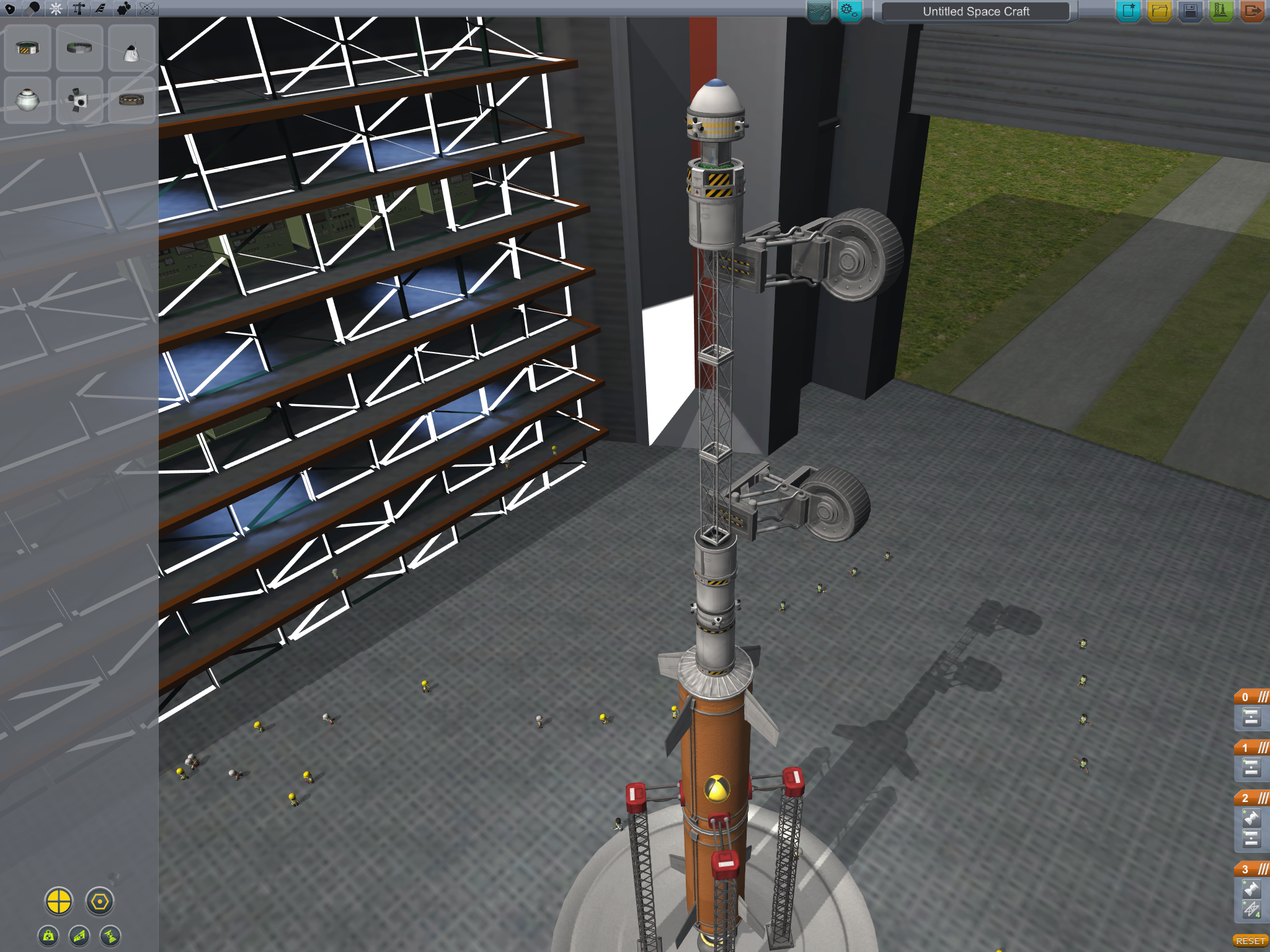Select the white parachute cone part
Viewport: 1270px width, 952px height.
pos(131,48)
